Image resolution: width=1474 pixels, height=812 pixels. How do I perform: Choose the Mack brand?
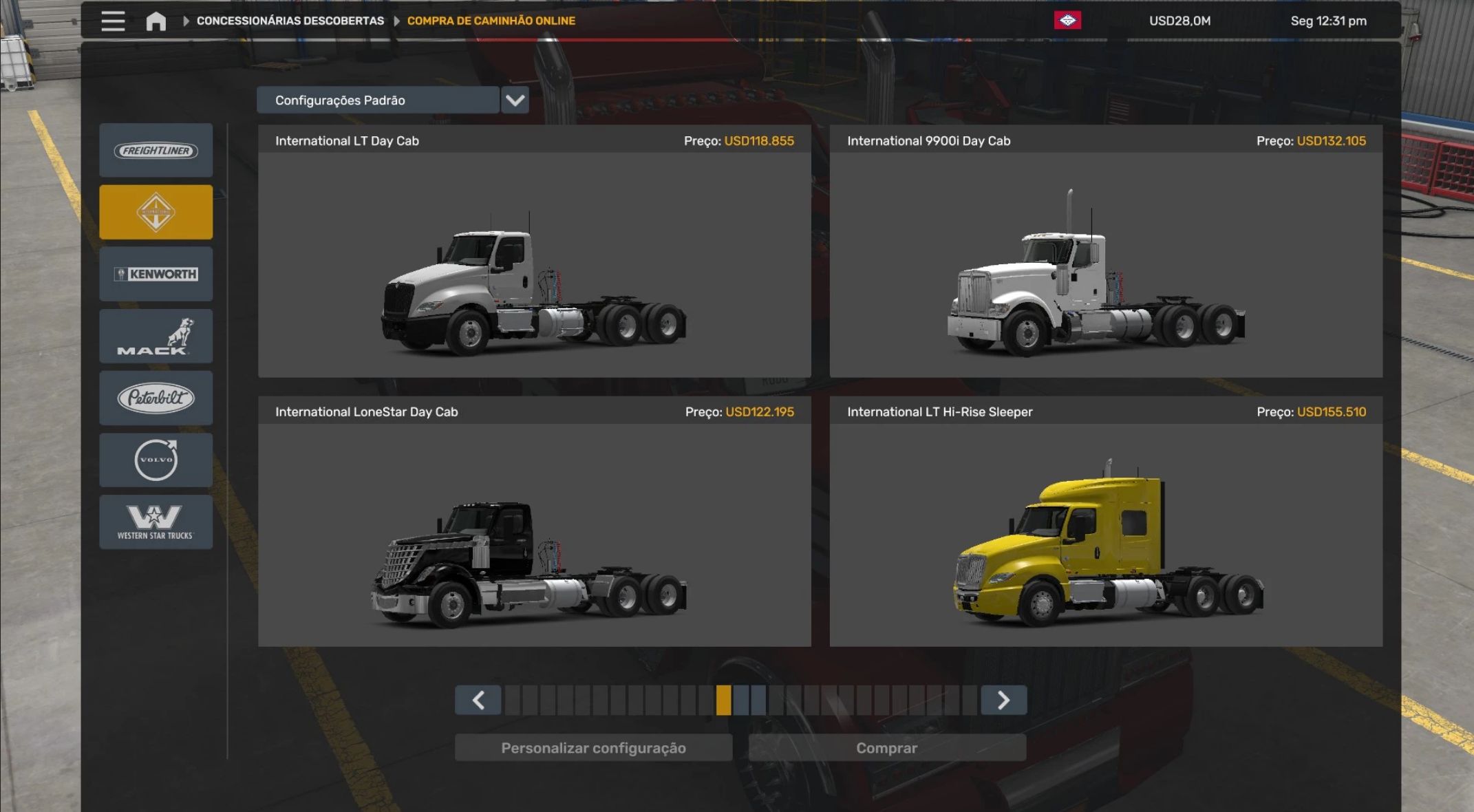(156, 336)
